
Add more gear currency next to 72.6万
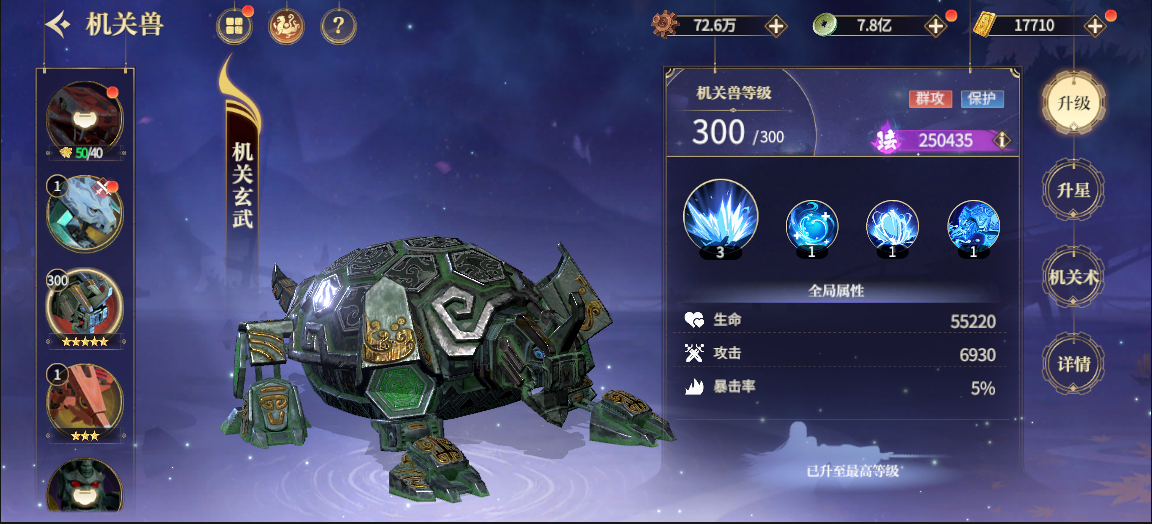[775, 26]
